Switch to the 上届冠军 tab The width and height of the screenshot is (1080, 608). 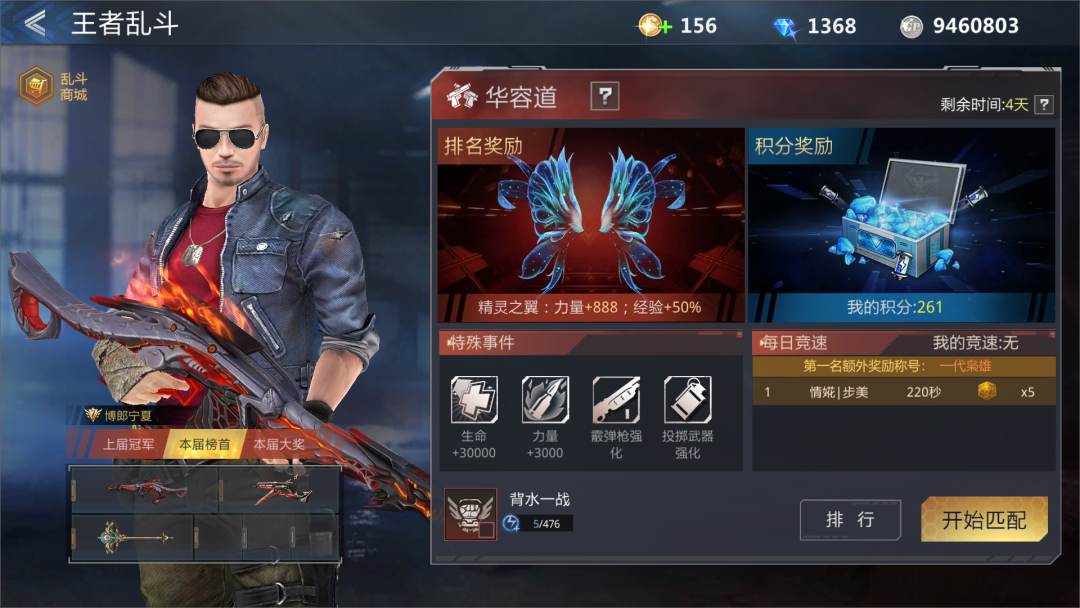[x=129, y=444]
